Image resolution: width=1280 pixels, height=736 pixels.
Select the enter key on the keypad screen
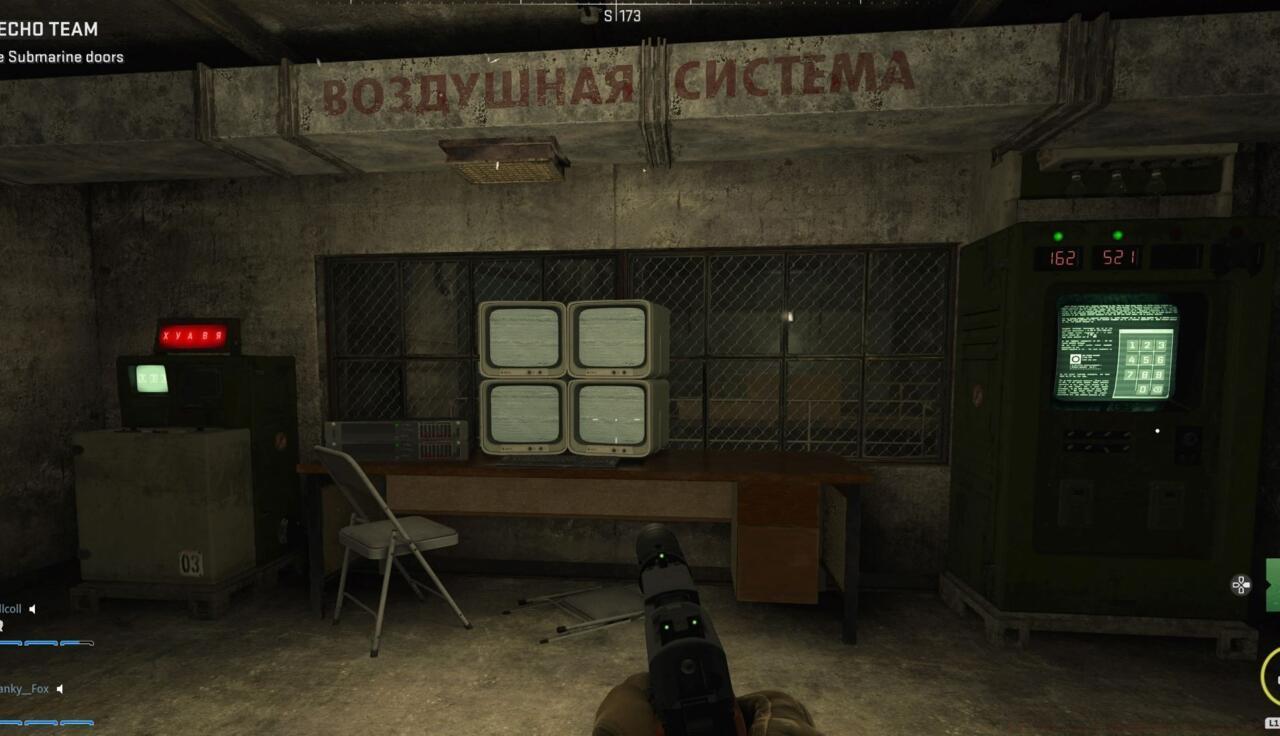(x=1157, y=390)
